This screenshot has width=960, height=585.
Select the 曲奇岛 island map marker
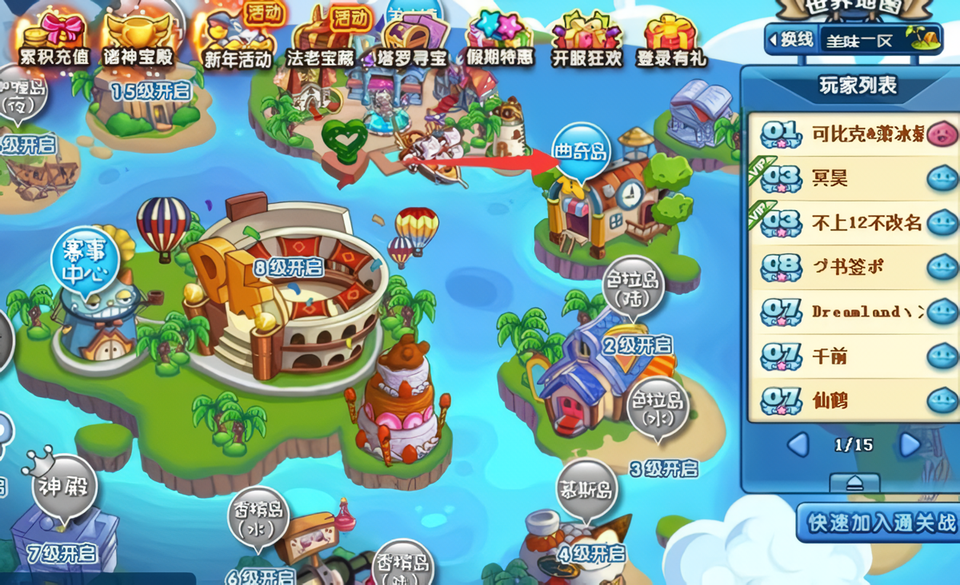click(x=581, y=153)
